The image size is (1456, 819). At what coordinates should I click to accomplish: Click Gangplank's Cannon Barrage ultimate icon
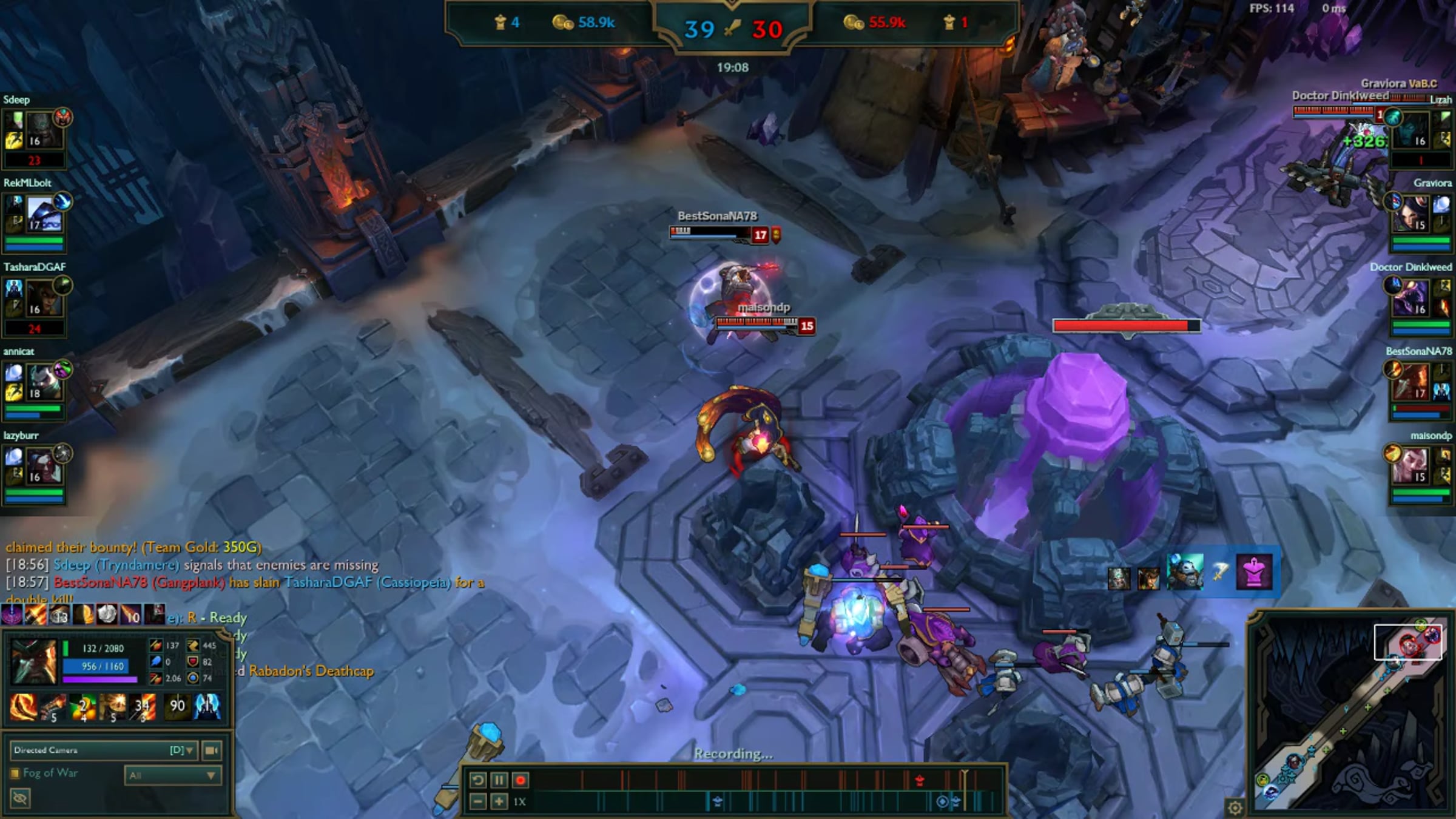tap(143, 707)
